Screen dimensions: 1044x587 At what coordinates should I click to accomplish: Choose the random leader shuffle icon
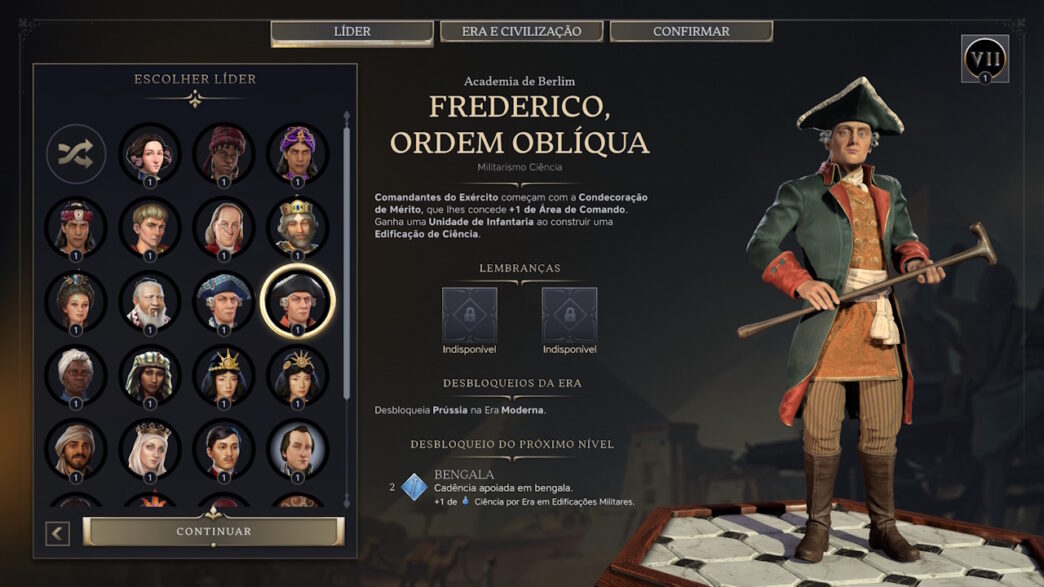76,153
